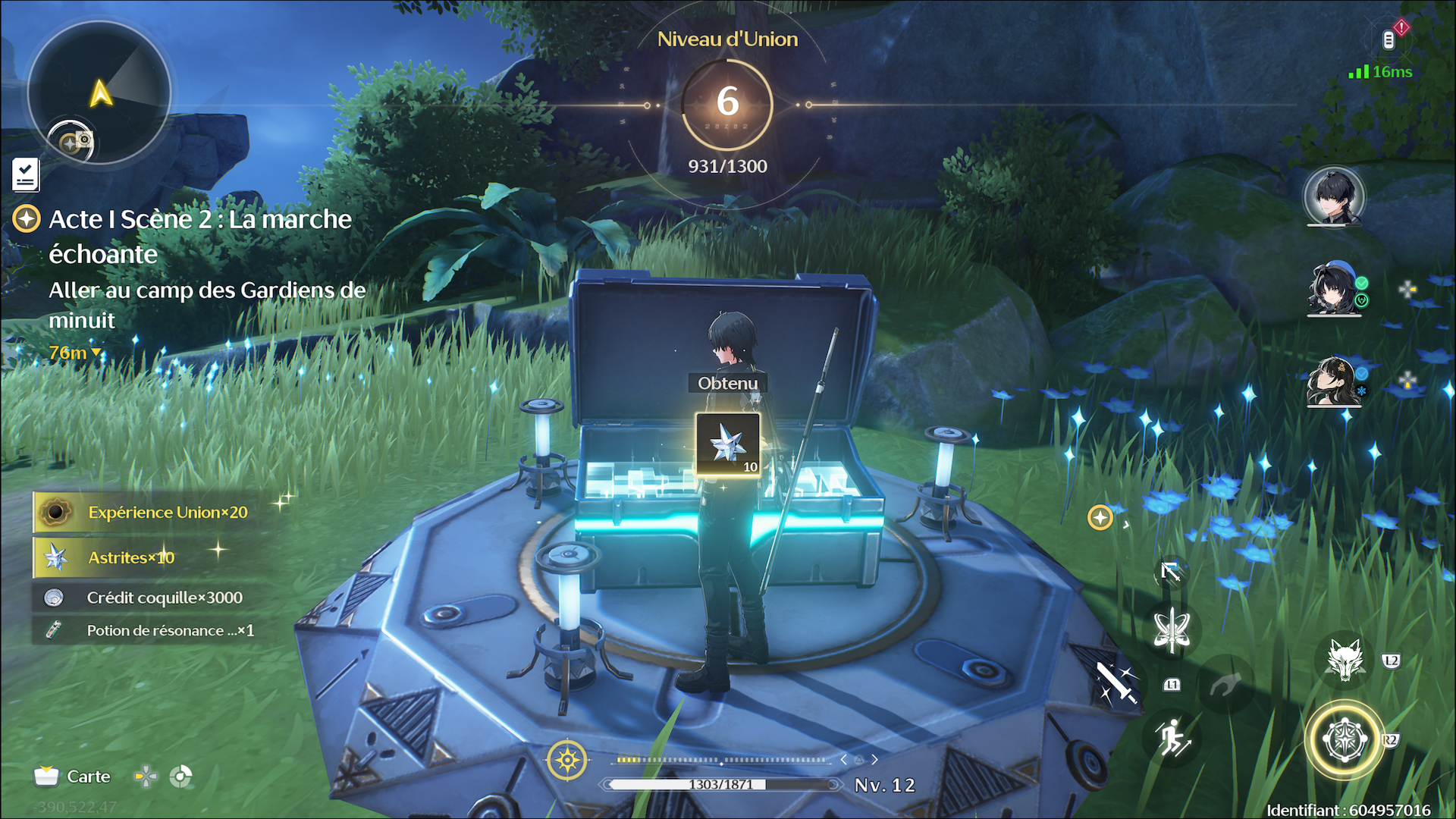The height and width of the screenshot is (819, 1456).
Task: Activate the winged blade resonance skill
Action: click(x=1172, y=630)
